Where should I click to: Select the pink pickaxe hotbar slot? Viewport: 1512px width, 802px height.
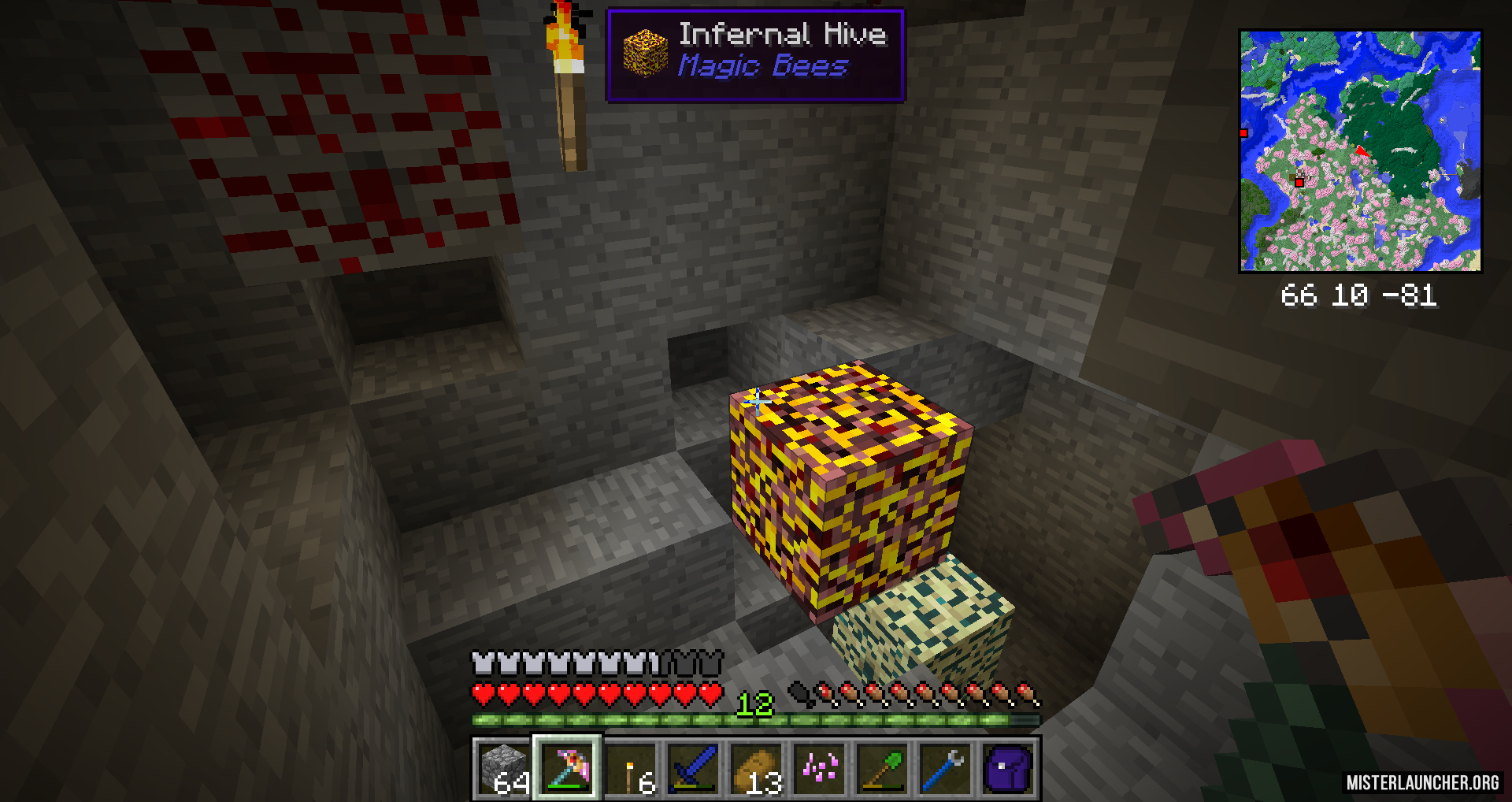[567, 768]
